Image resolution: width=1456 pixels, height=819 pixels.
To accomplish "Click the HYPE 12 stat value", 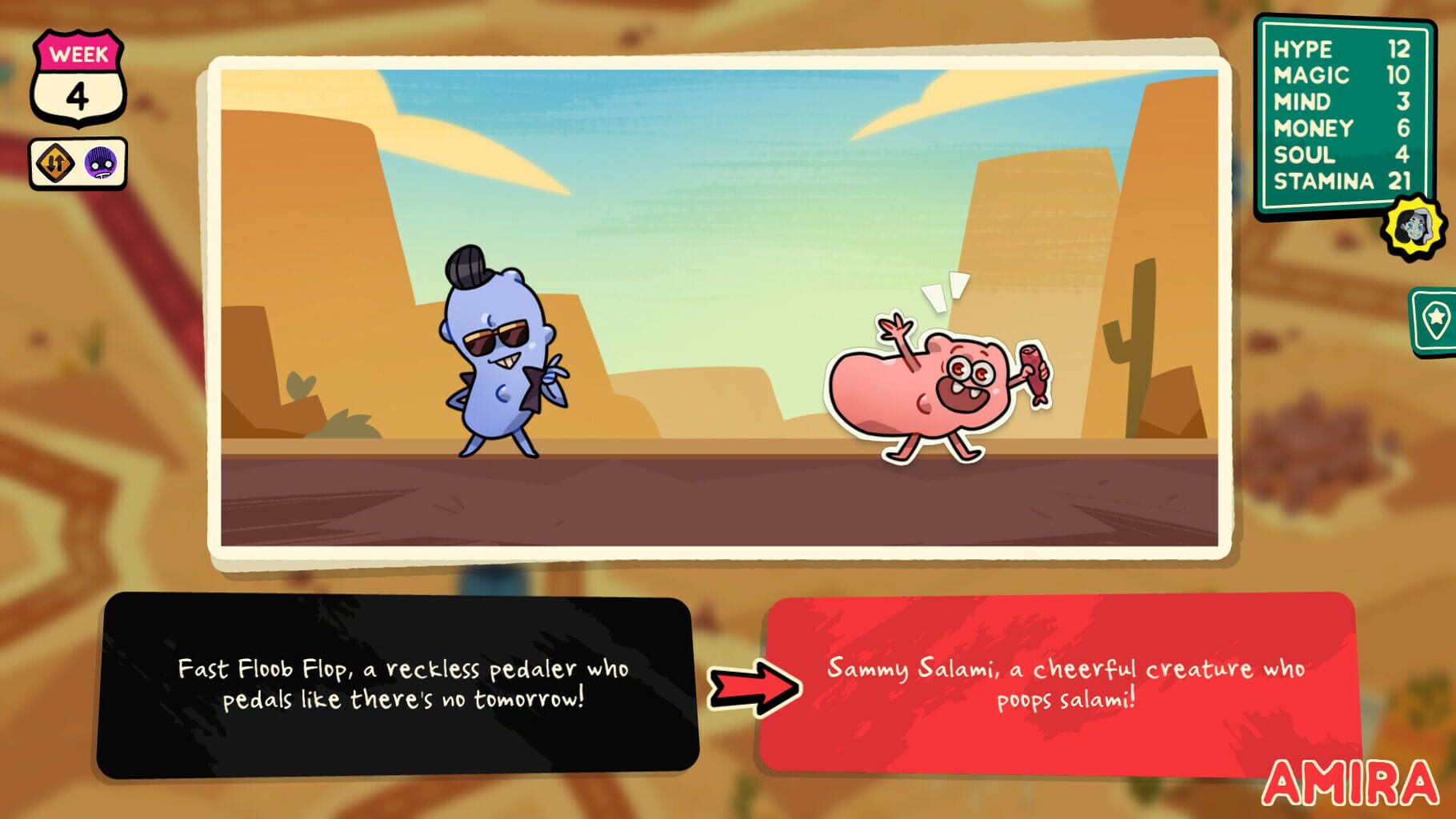I will click(x=1400, y=50).
